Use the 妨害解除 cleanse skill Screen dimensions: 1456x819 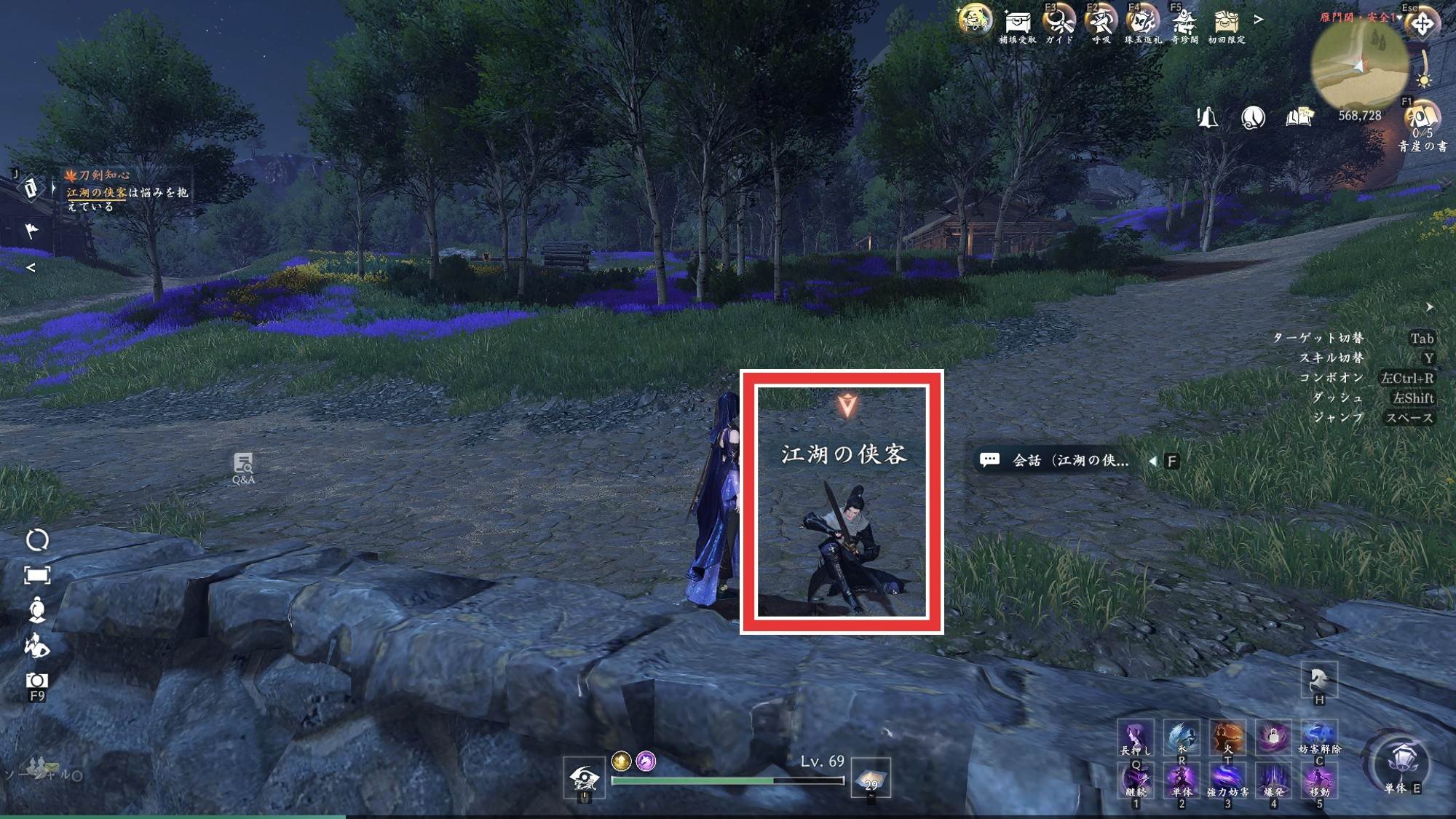coord(1319,736)
